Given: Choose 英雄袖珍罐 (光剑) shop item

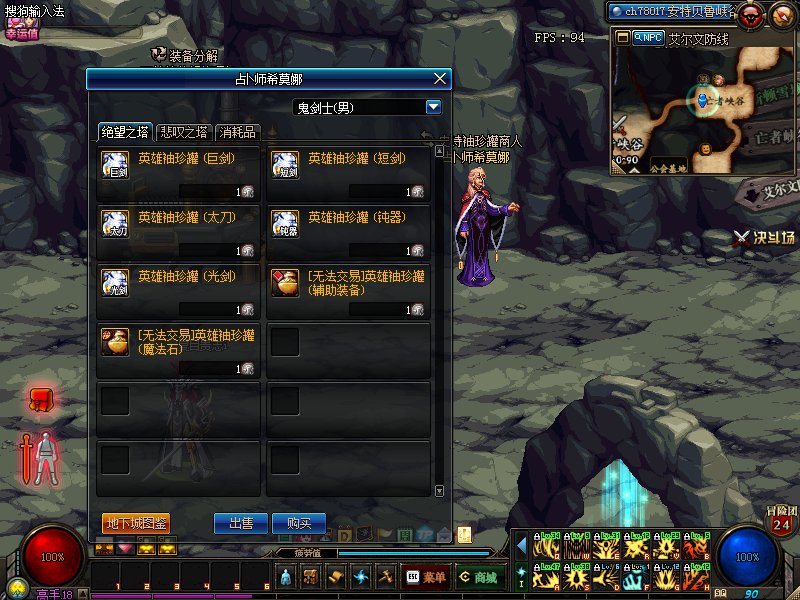Looking at the screenshot, I should (179, 292).
